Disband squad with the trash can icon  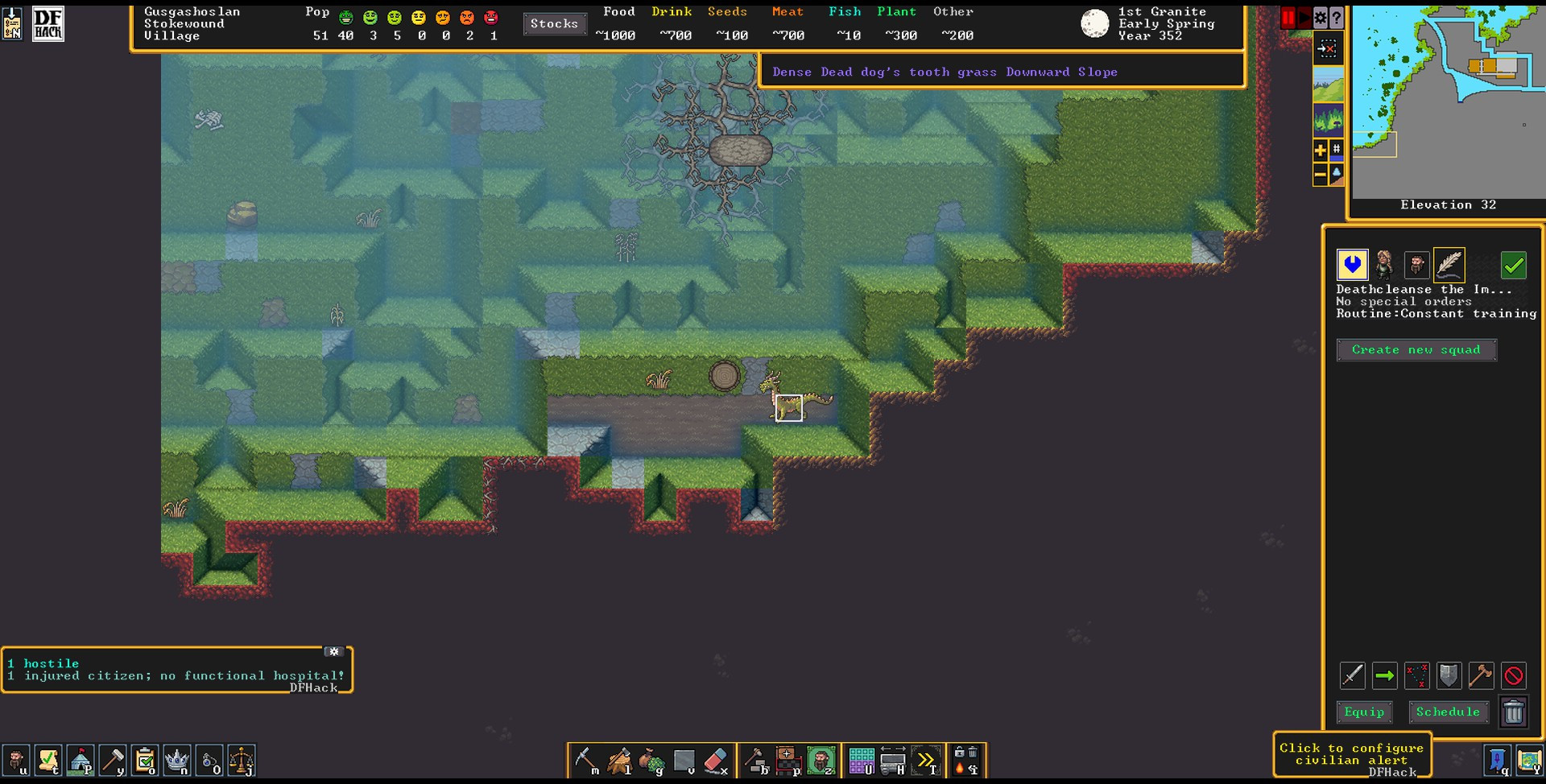[x=1514, y=712]
